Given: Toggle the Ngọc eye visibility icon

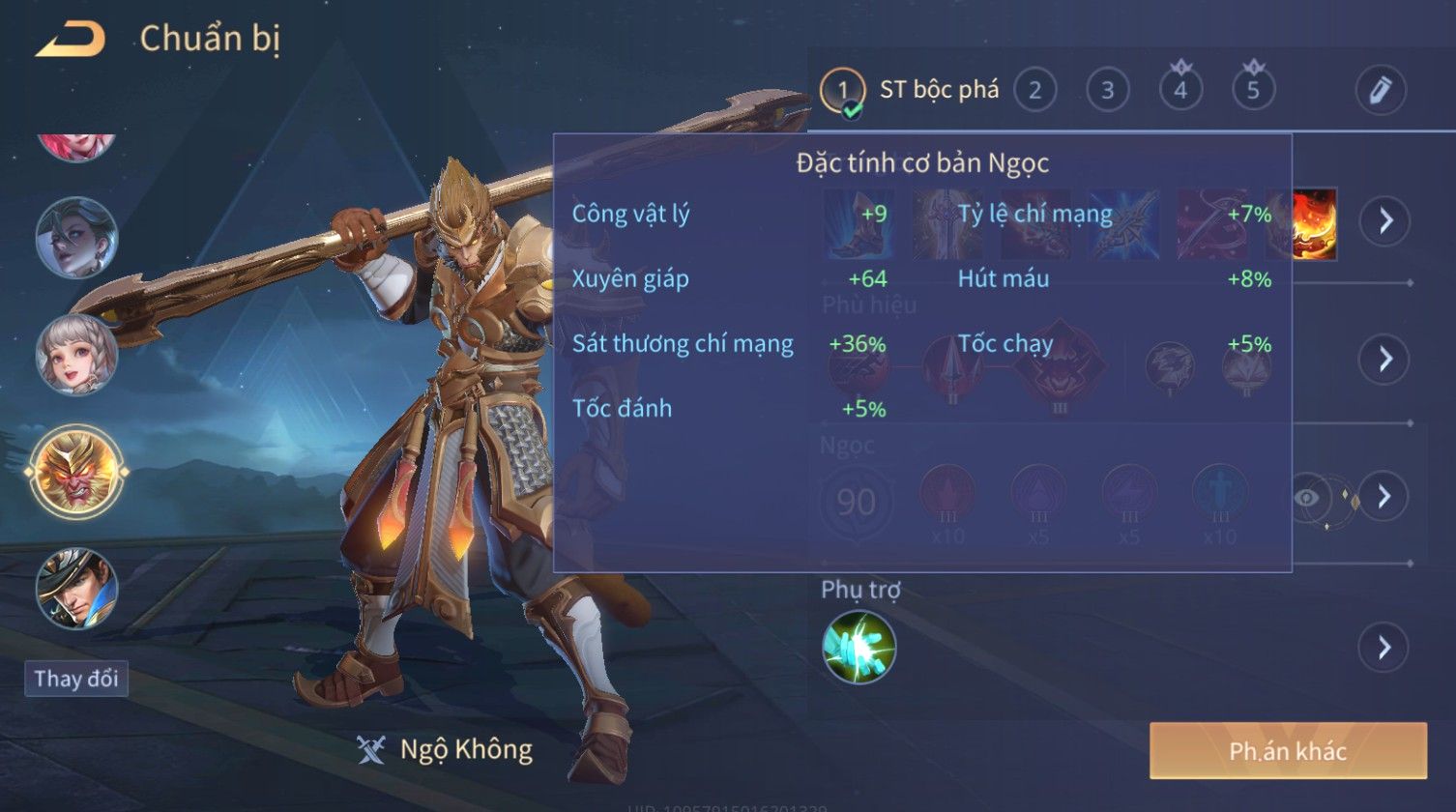Looking at the screenshot, I should coord(1307,497).
